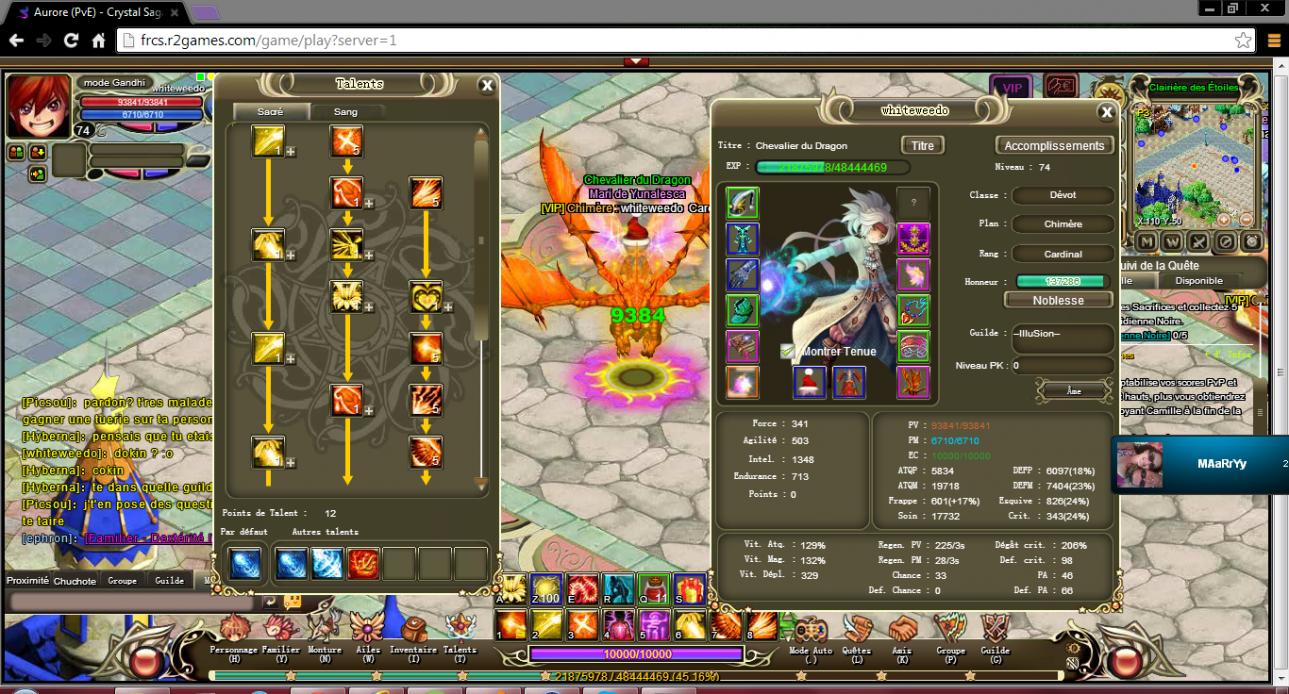Open the Monture mount menu

coord(324,634)
